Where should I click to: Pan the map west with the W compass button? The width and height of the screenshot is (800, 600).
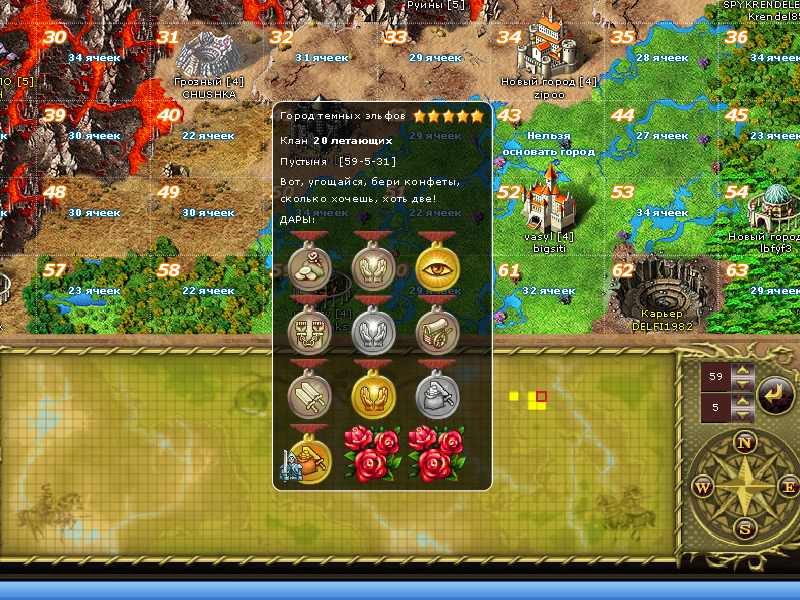702,487
